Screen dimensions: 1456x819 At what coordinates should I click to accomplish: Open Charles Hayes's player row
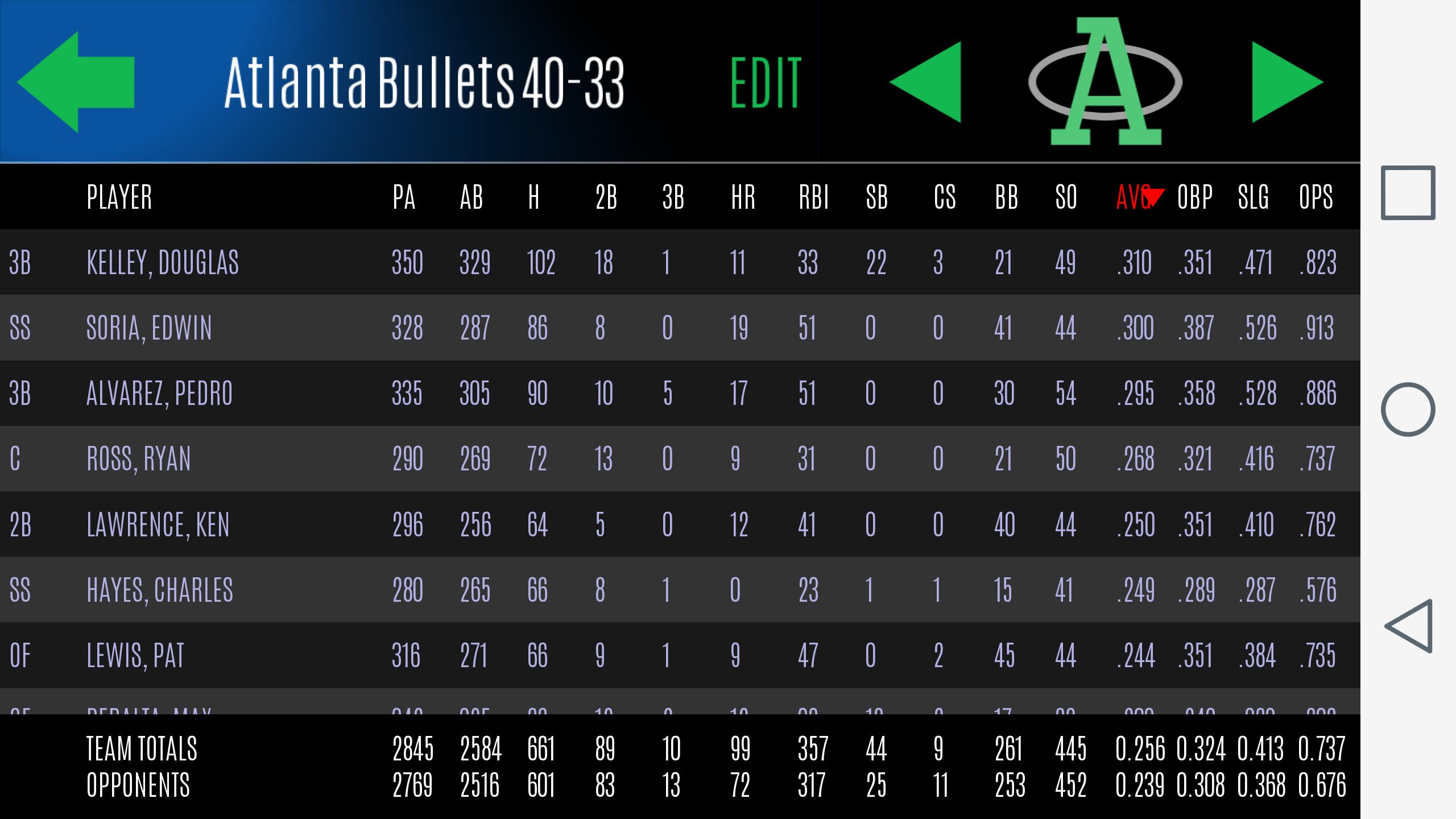pos(160,590)
